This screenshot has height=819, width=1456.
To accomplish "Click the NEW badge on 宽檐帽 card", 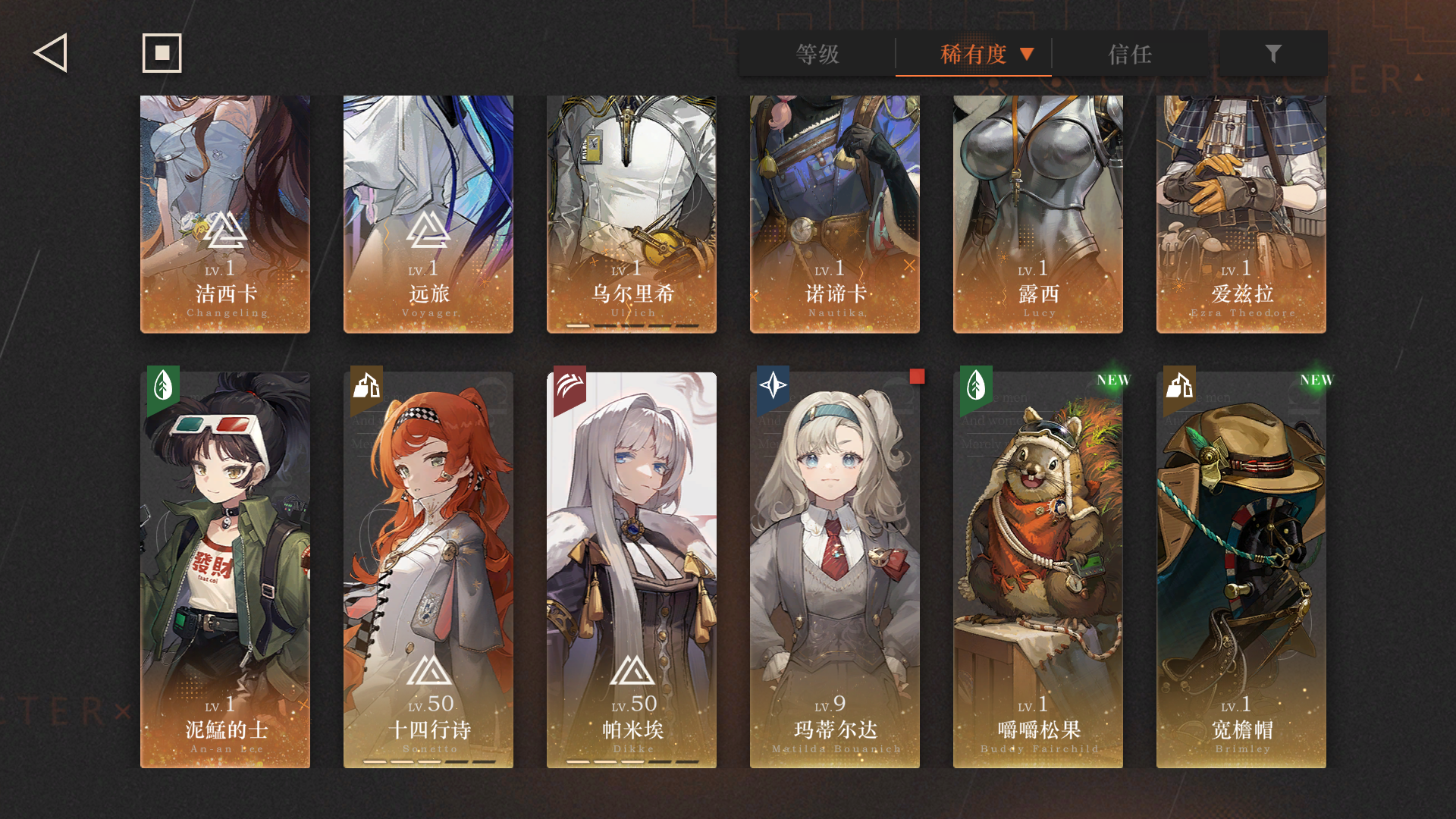I will [x=1316, y=380].
